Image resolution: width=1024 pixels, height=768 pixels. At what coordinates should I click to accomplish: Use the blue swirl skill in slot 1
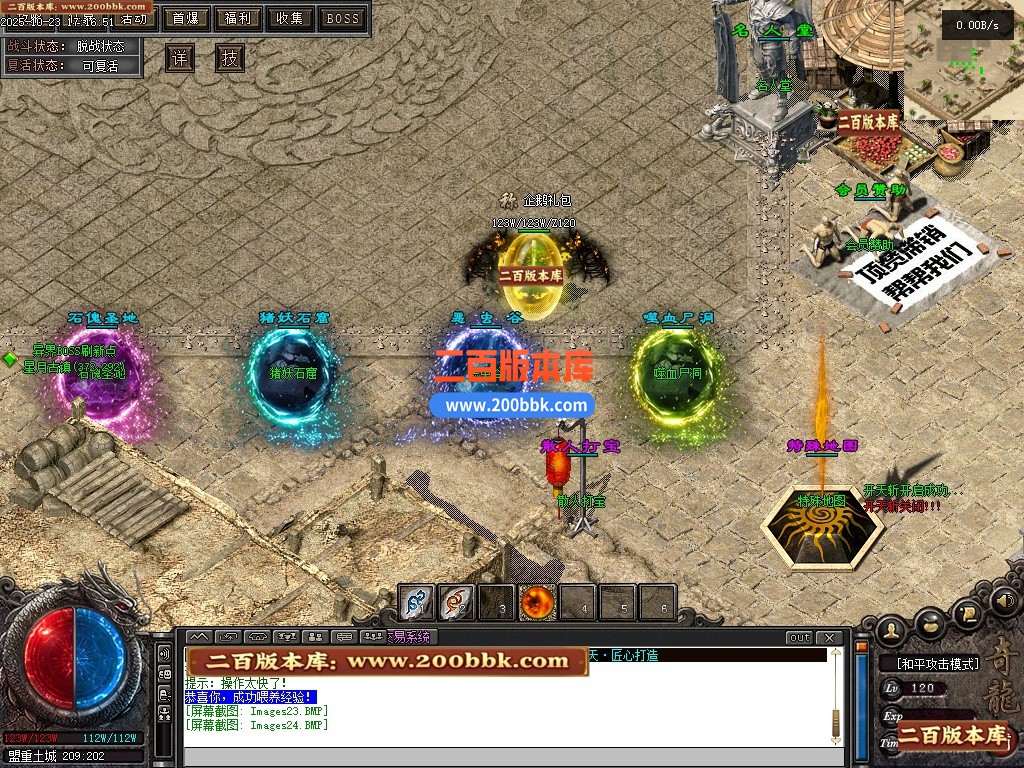tap(417, 602)
